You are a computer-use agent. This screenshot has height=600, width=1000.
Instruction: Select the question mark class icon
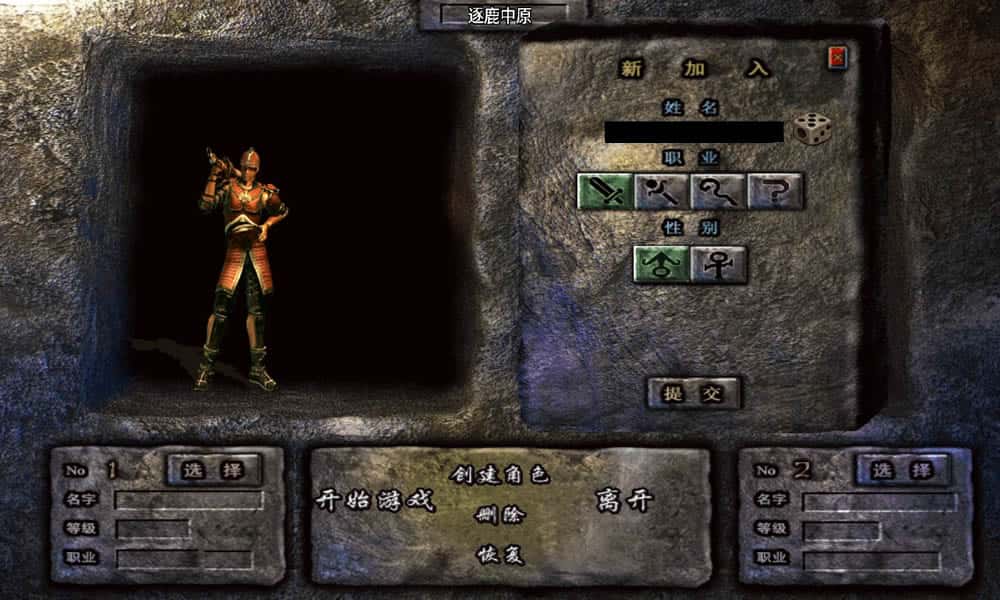click(x=775, y=190)
